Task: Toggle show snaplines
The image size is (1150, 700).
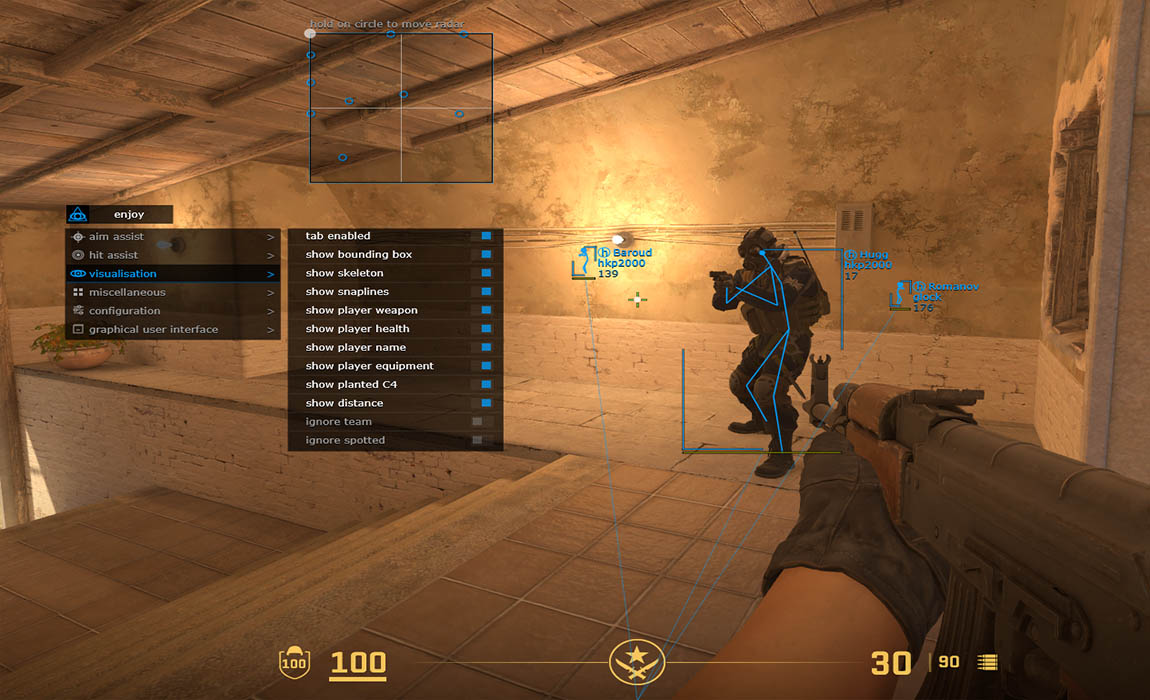Action: pos(486,292)
